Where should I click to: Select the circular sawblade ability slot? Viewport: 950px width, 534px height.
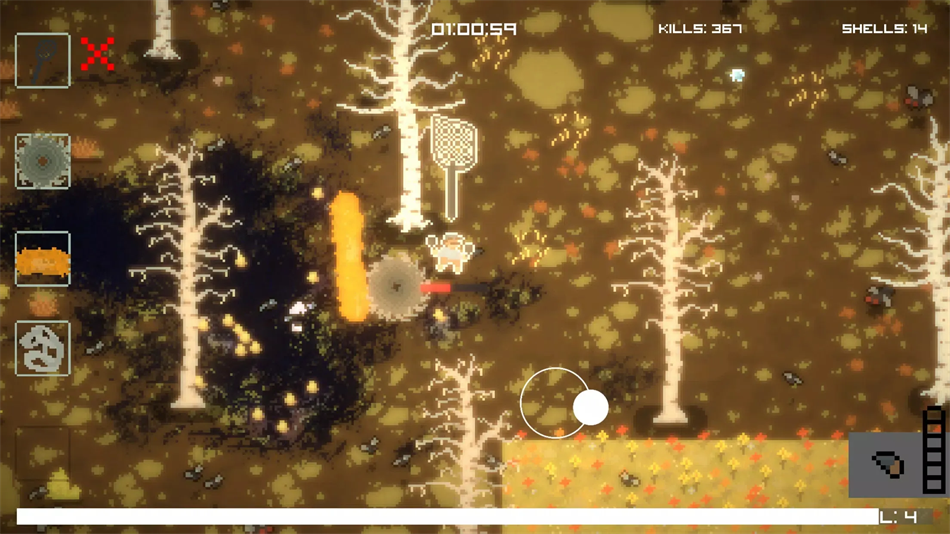tap(43, 161)
